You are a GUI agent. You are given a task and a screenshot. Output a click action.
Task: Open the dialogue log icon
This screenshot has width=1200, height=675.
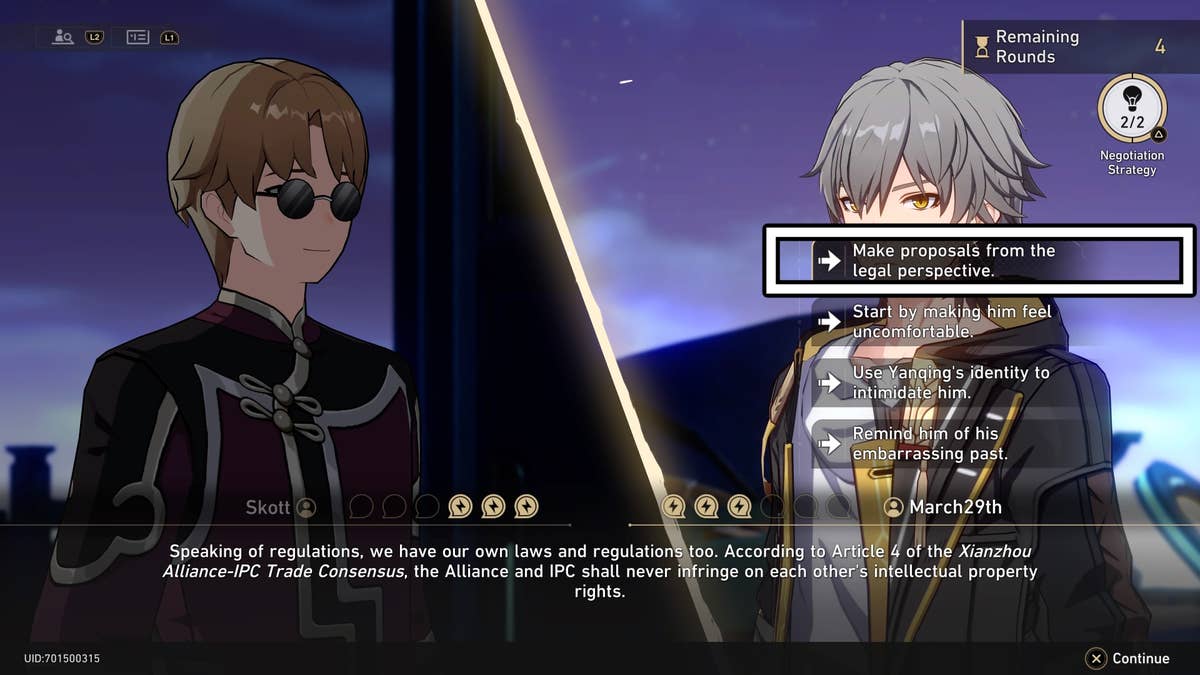pos(138,37)
